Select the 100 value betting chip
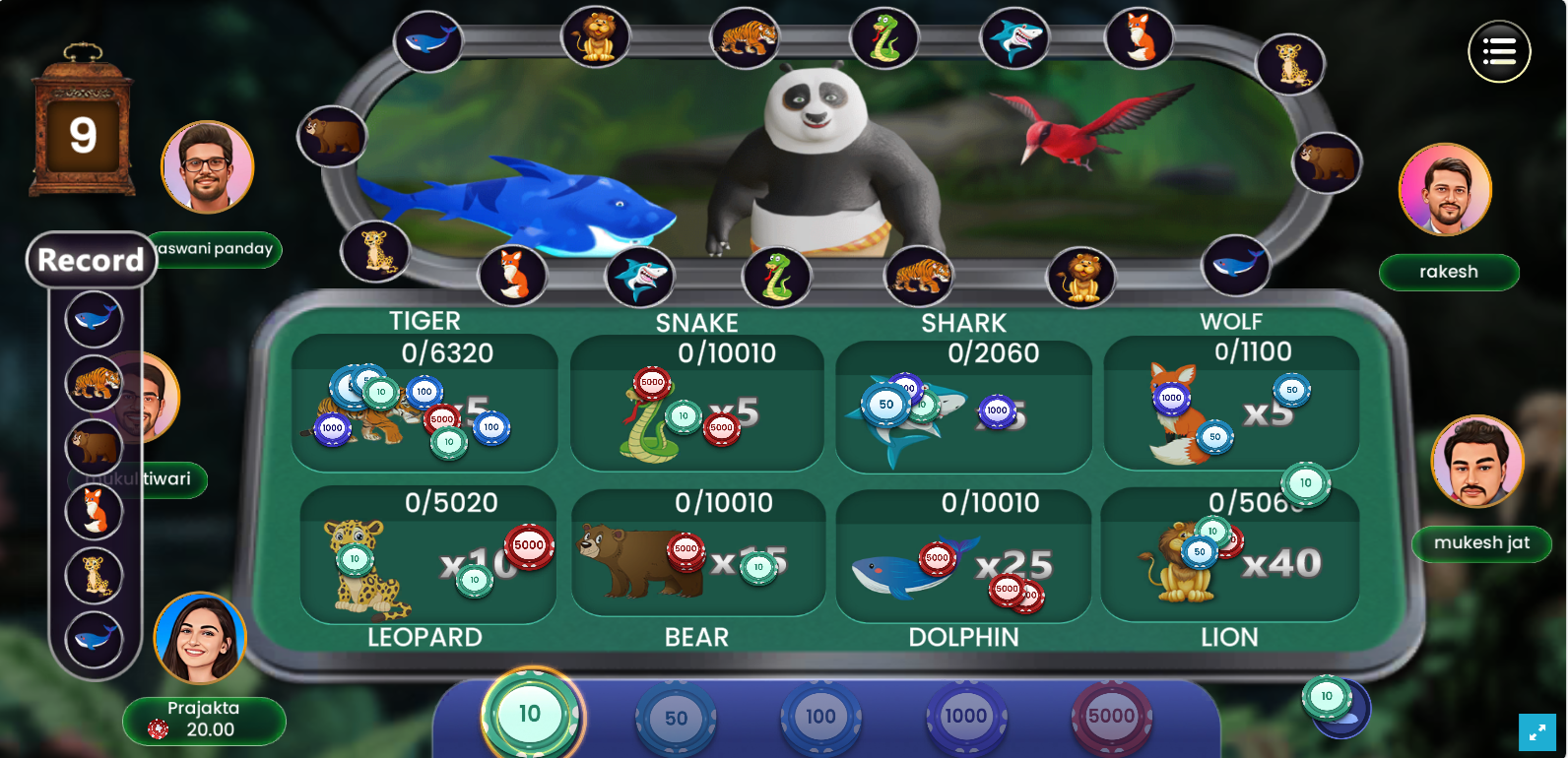1568x758 pixels. pyautogui.click(x=820, y=717)
